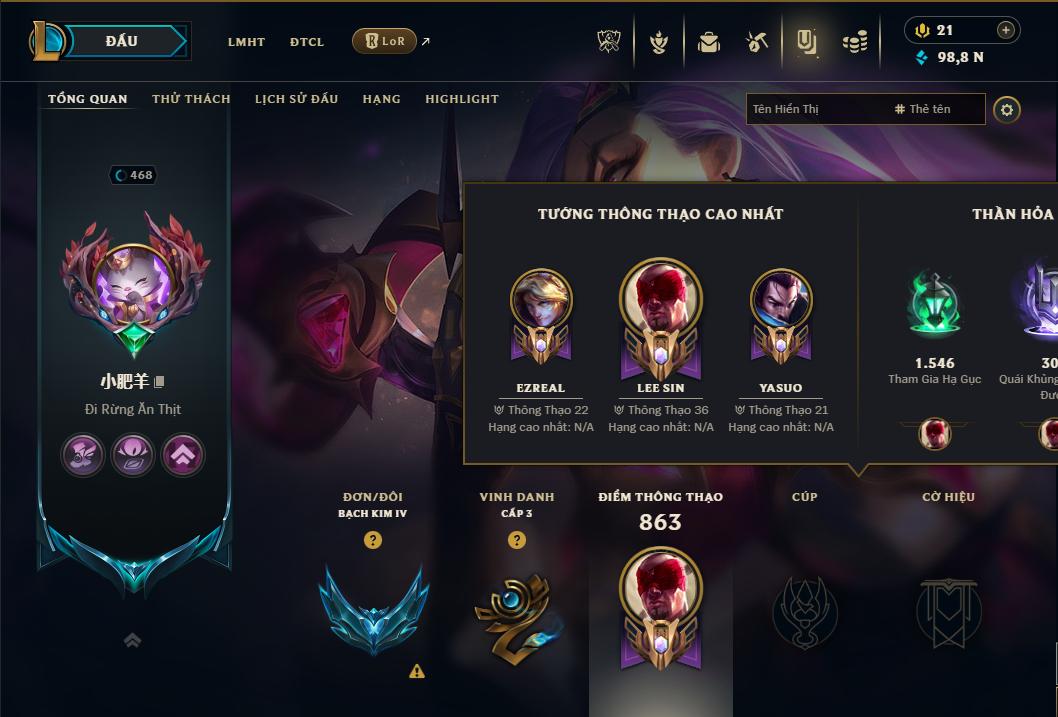Switch to the Lịch Sử Đấu tab
Screen dimensions: 1058x717
[x=296, y=99]
